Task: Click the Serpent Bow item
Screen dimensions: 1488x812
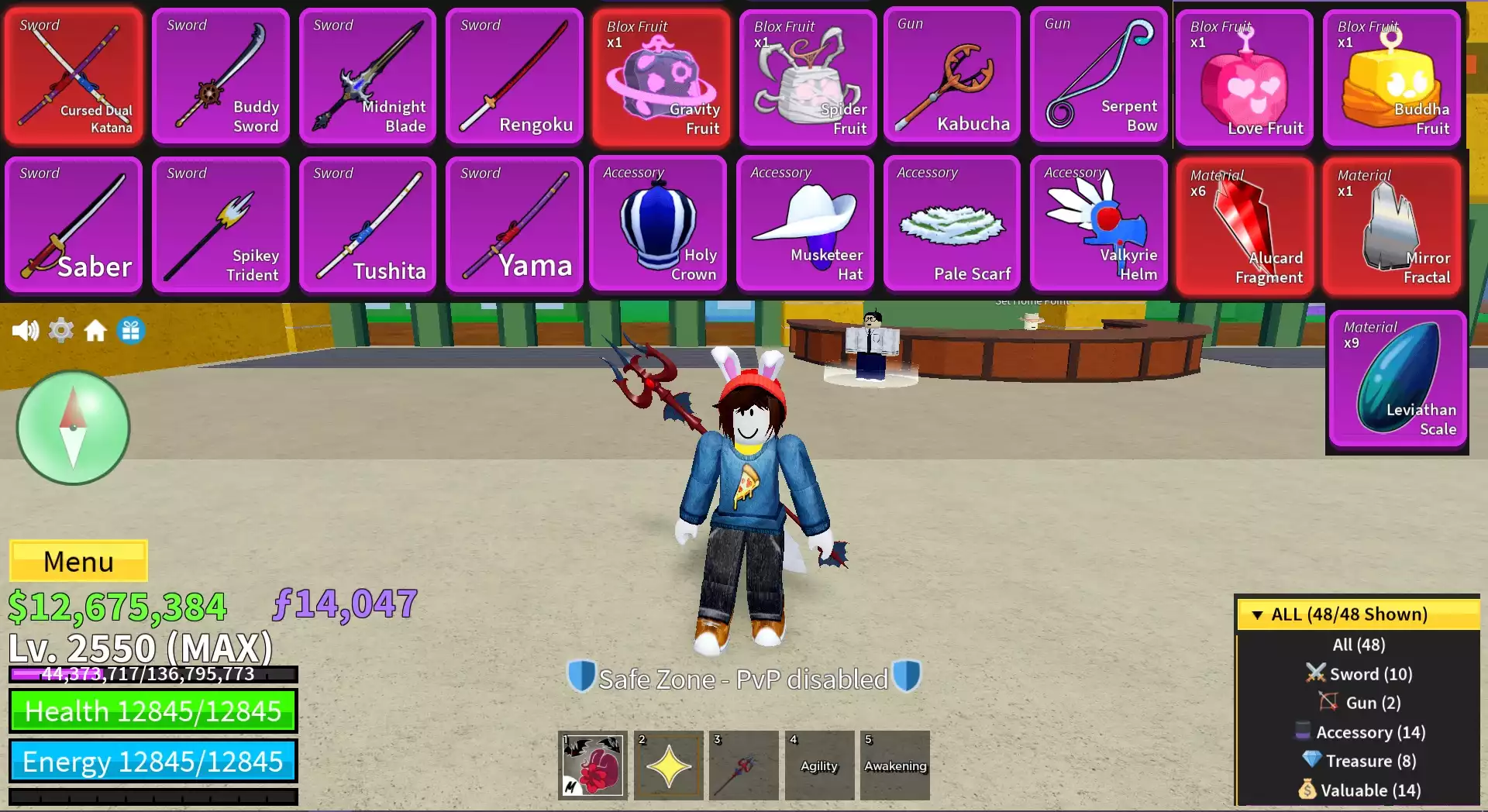Action: [1099, 74]
